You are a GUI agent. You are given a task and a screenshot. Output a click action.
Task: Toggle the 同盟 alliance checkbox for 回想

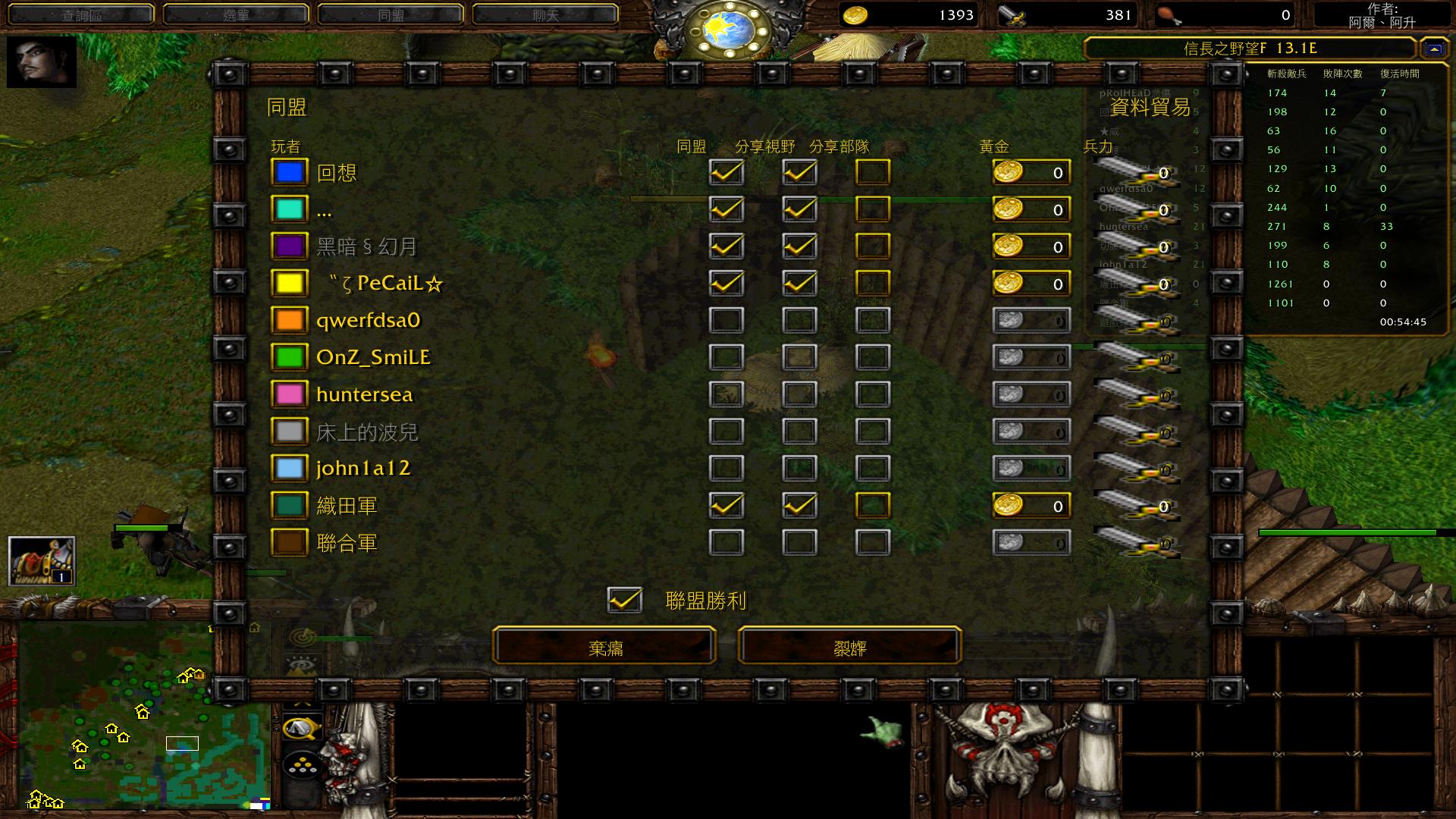pyautogui.click(x=726, y=172)
